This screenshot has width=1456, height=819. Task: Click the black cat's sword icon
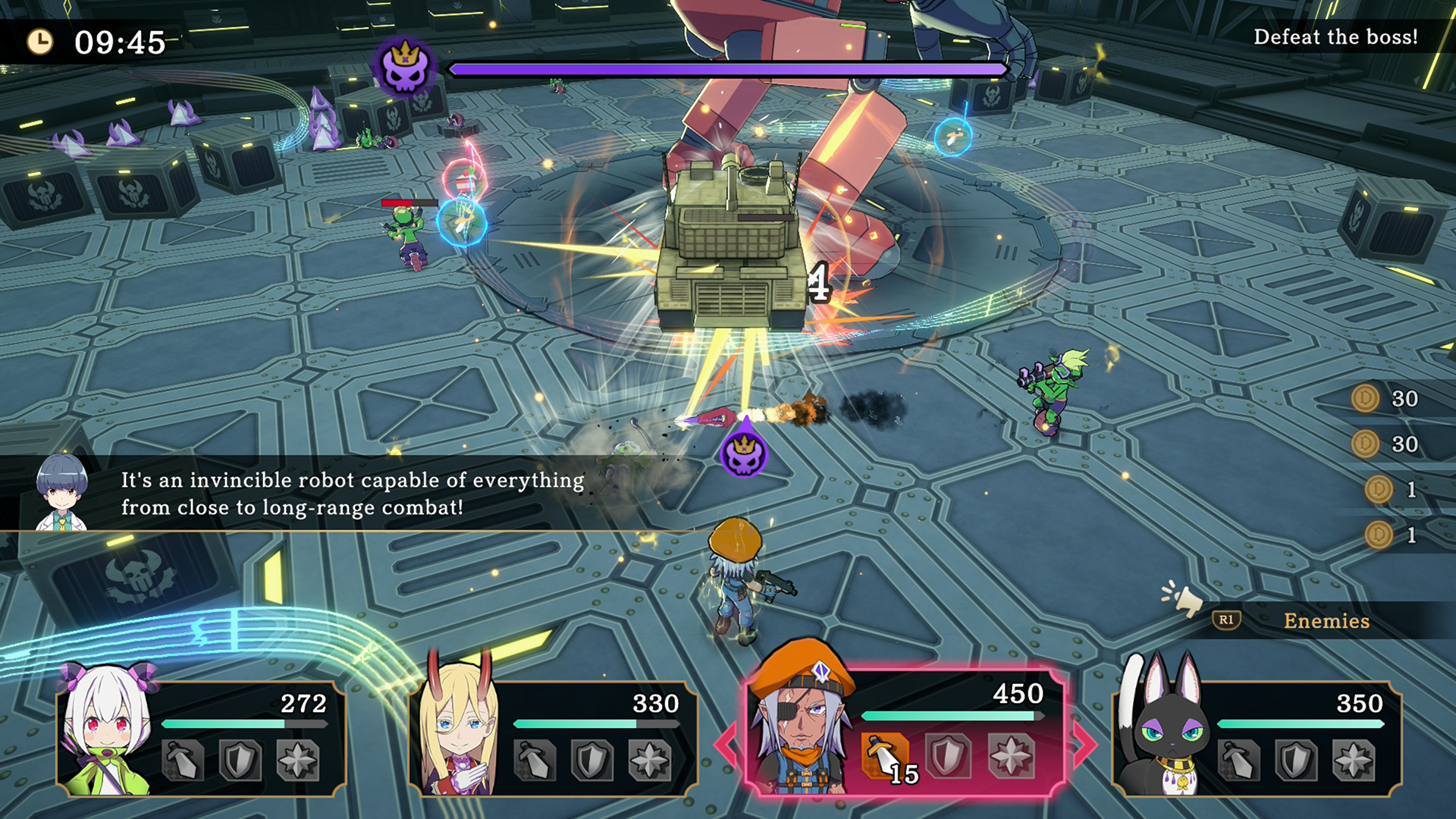coord(1238,760)
